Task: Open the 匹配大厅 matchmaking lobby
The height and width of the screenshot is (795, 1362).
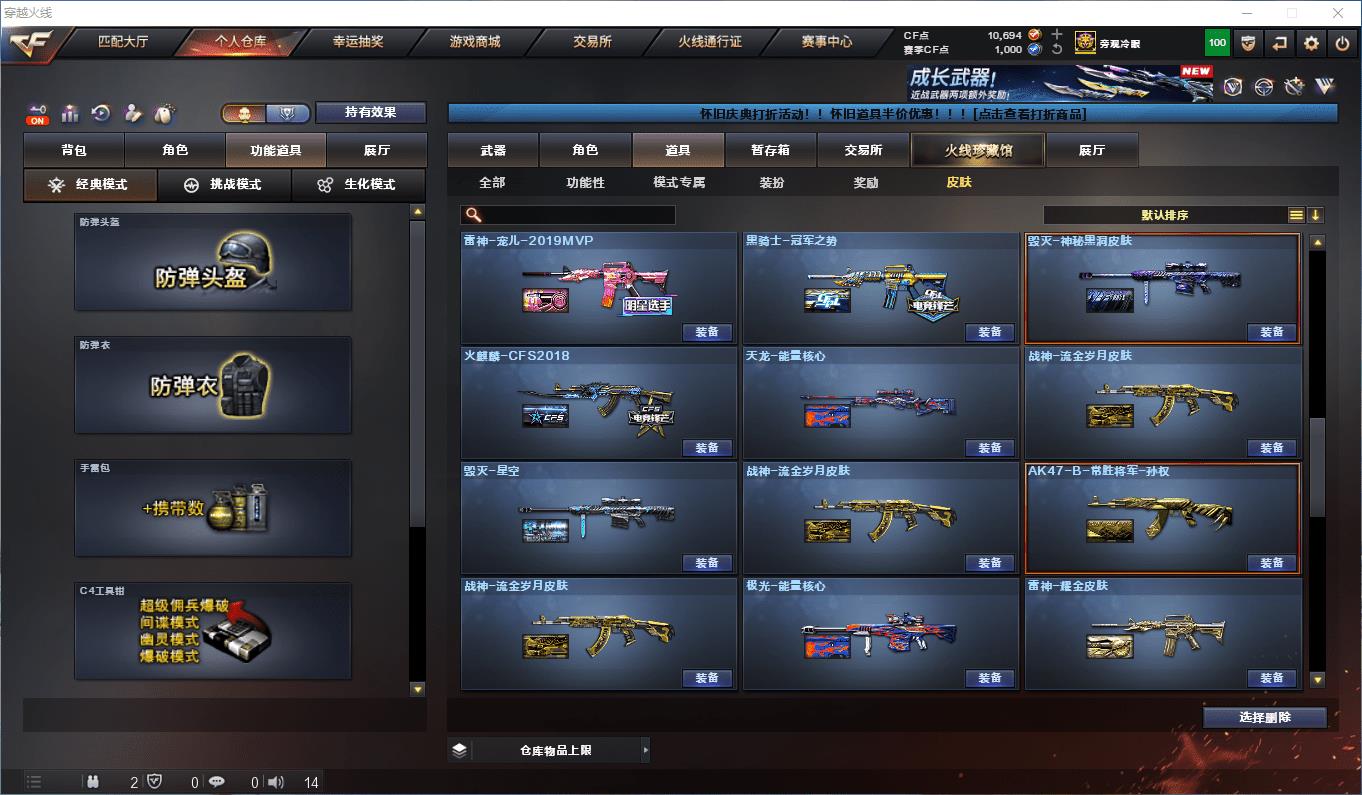Action: tap(122, 42)
